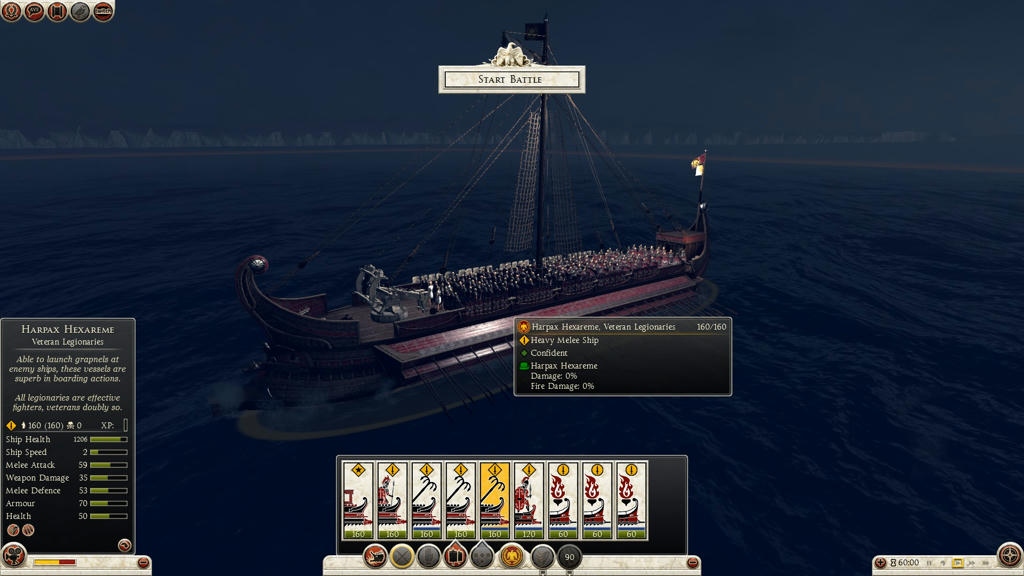1024x576 pixels.
Task: Collapse the unit cards panel with minus button
Action: point(692,564)
